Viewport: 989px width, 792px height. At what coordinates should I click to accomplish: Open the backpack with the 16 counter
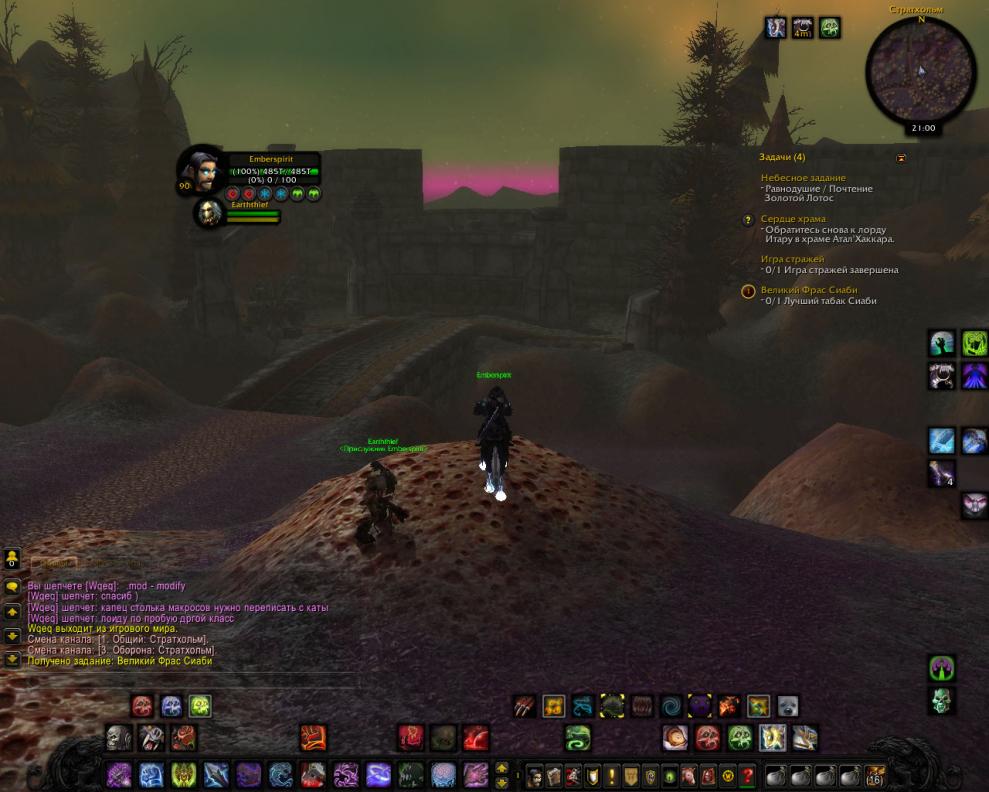[875, 776]
